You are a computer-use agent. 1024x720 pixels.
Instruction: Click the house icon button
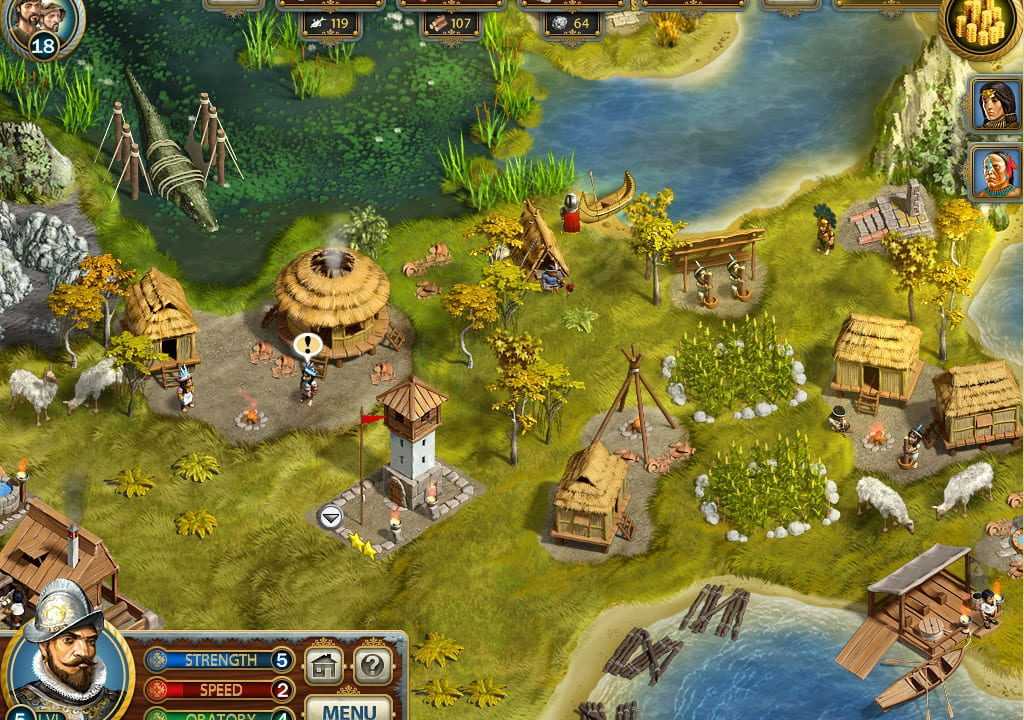coord(324,665)
